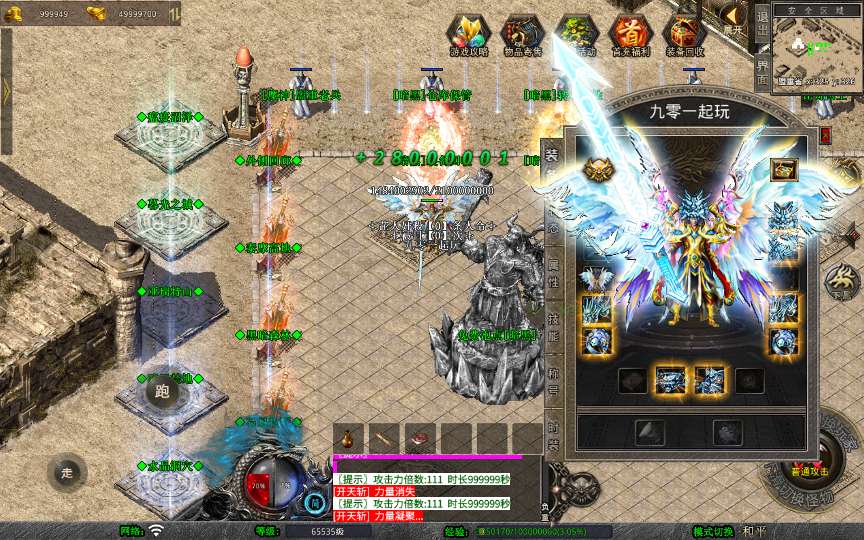The height and width of the screenshot is (540, 864).
Task: Close the character equipment panel
Action: click(826, 132)
